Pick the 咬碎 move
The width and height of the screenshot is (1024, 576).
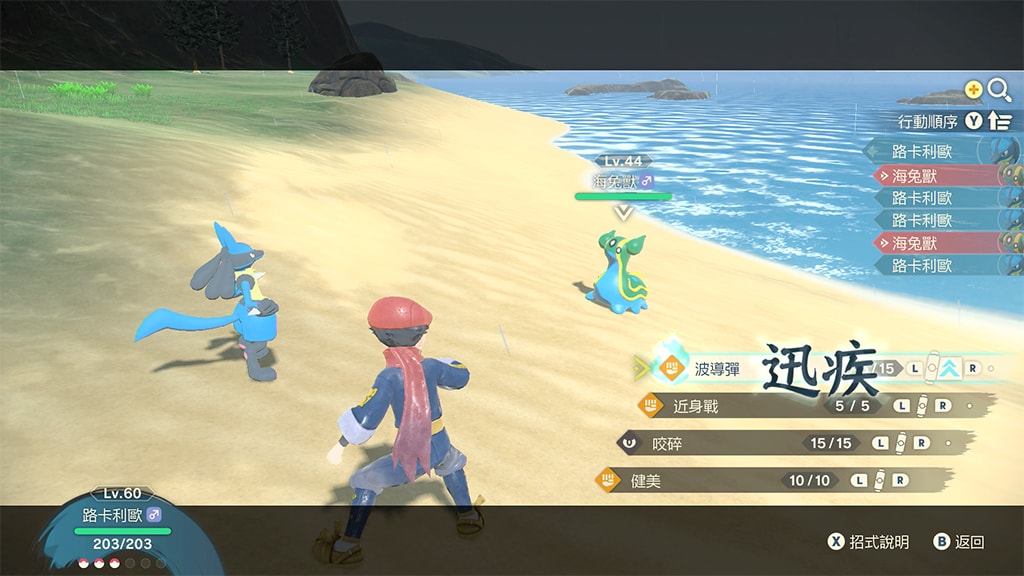click(667, 443)
